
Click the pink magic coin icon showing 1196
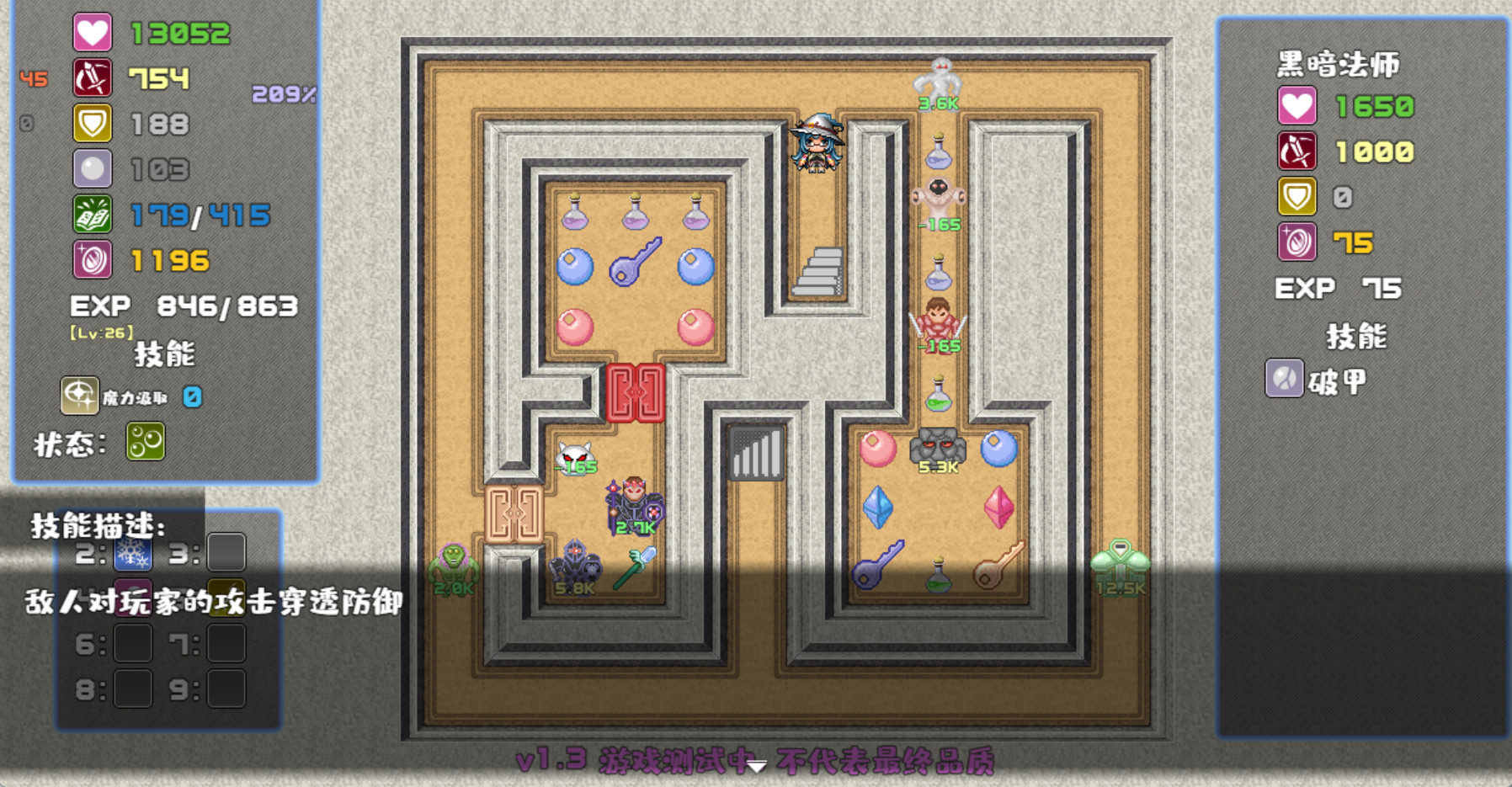[x=93, y=260]
